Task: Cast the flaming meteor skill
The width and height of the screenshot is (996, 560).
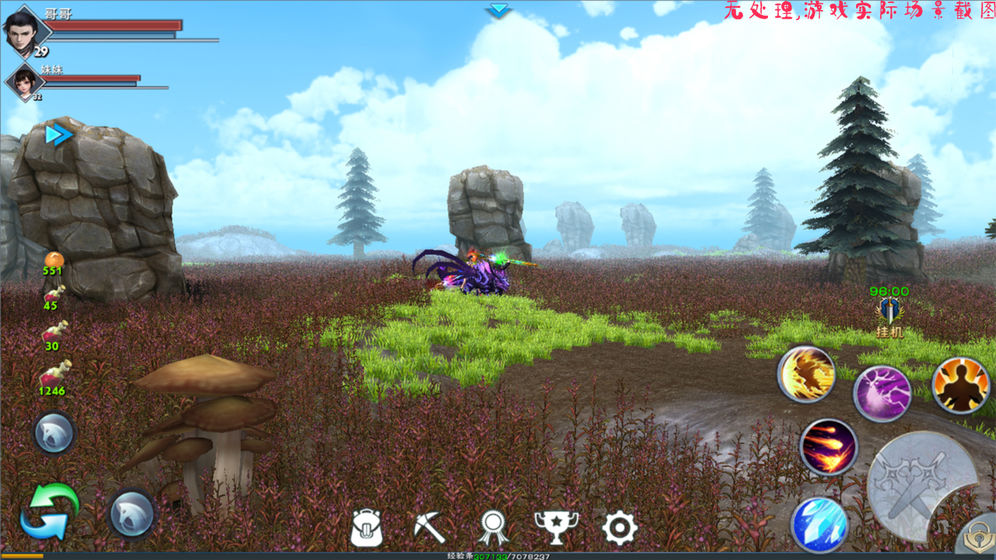Action: (x=828, y=446)
